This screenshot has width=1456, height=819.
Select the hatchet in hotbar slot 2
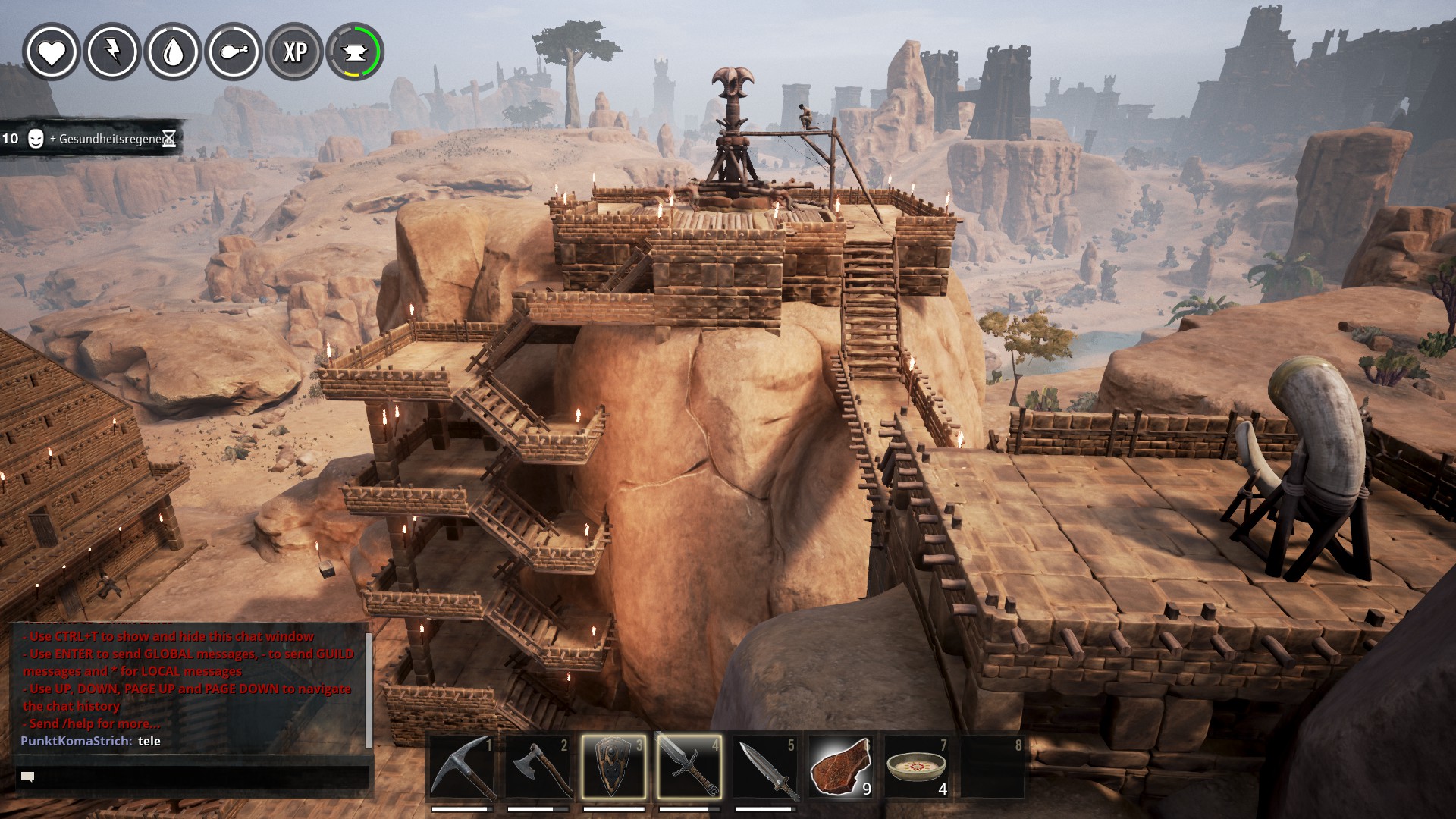pos(538,767)
